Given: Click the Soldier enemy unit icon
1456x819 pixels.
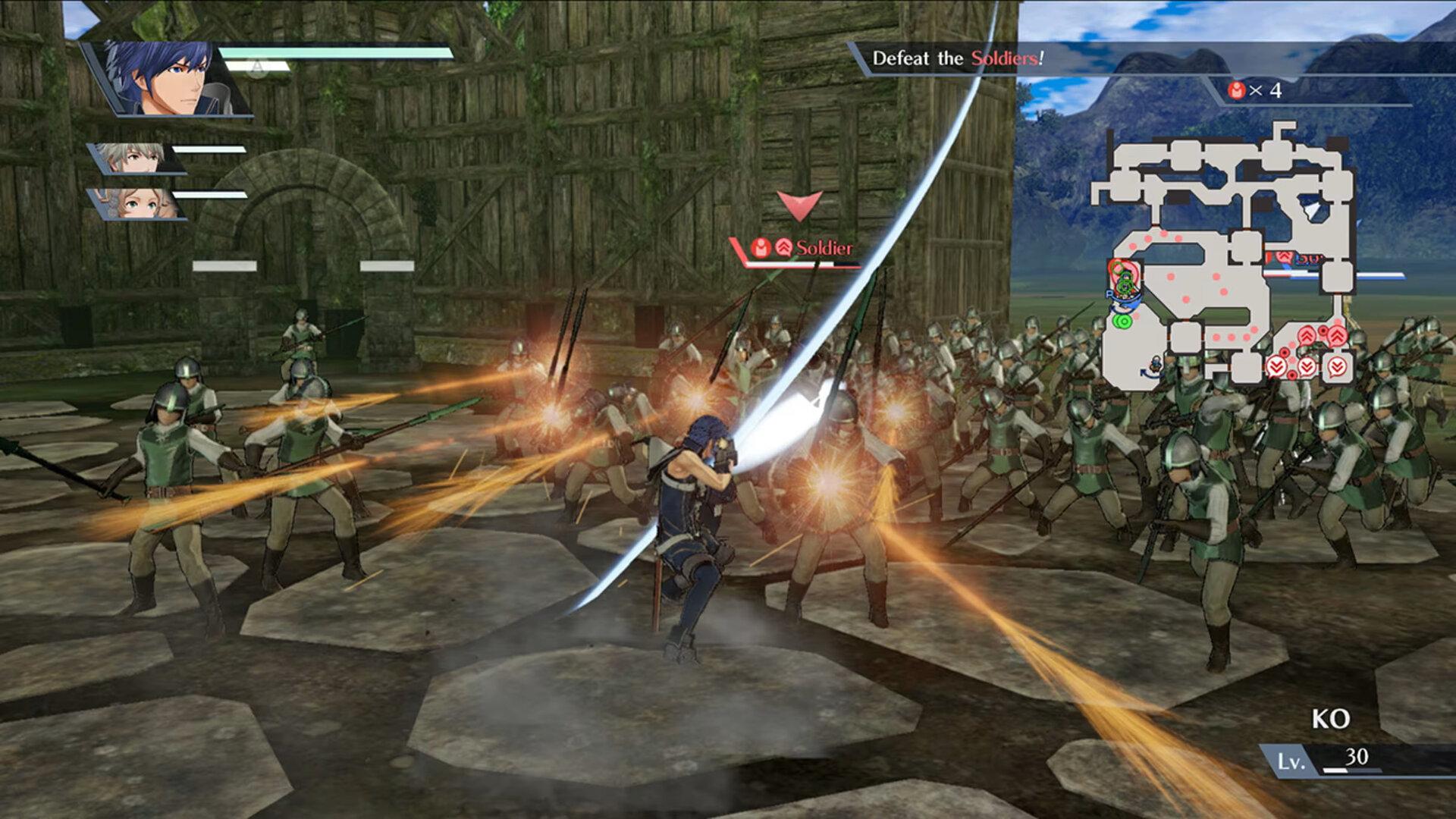Looking at the screenshot, I should [761, 248].
